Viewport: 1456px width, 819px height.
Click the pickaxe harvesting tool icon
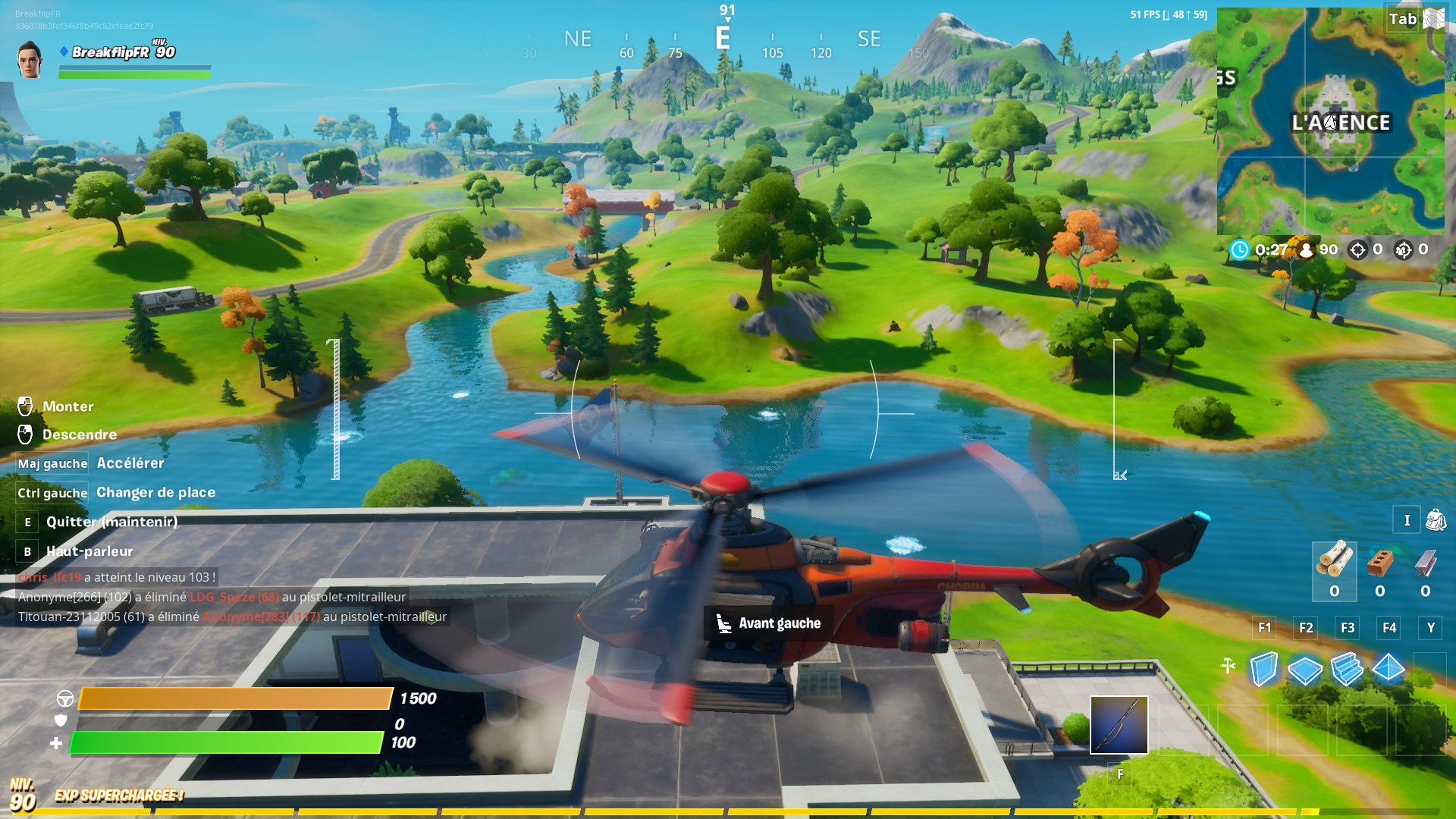(1228, 666)
